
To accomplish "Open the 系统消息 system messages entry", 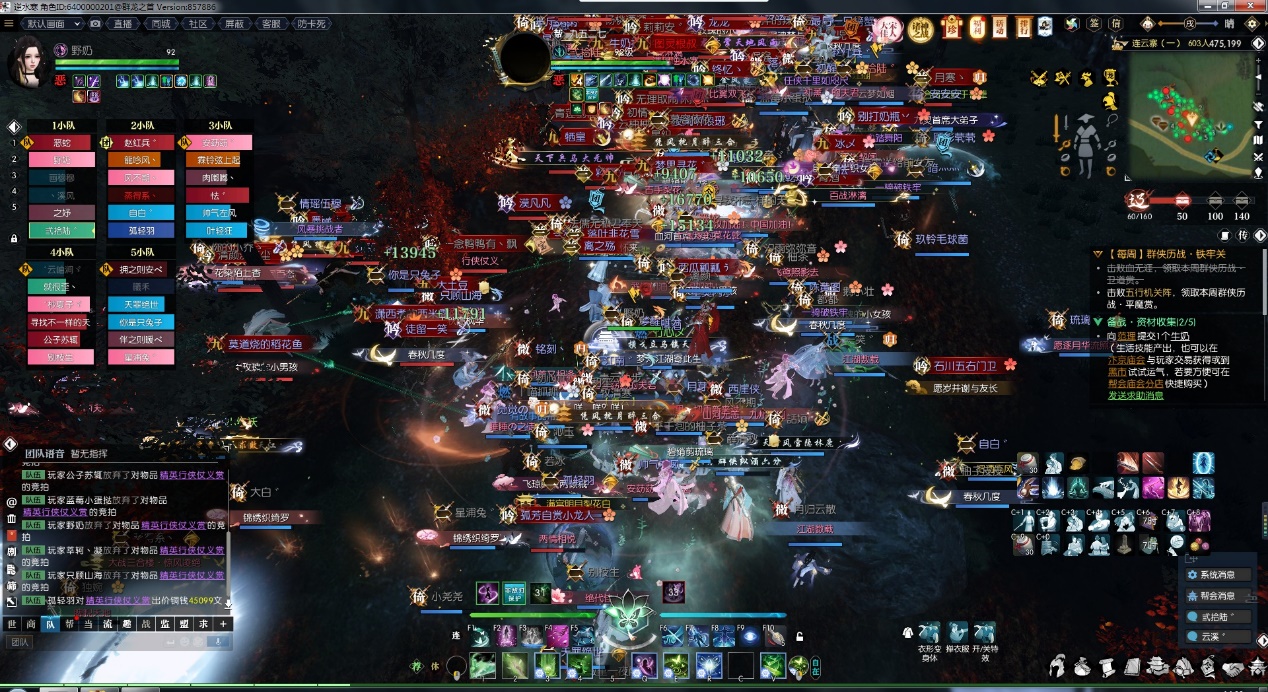I will coord(1215,575).
